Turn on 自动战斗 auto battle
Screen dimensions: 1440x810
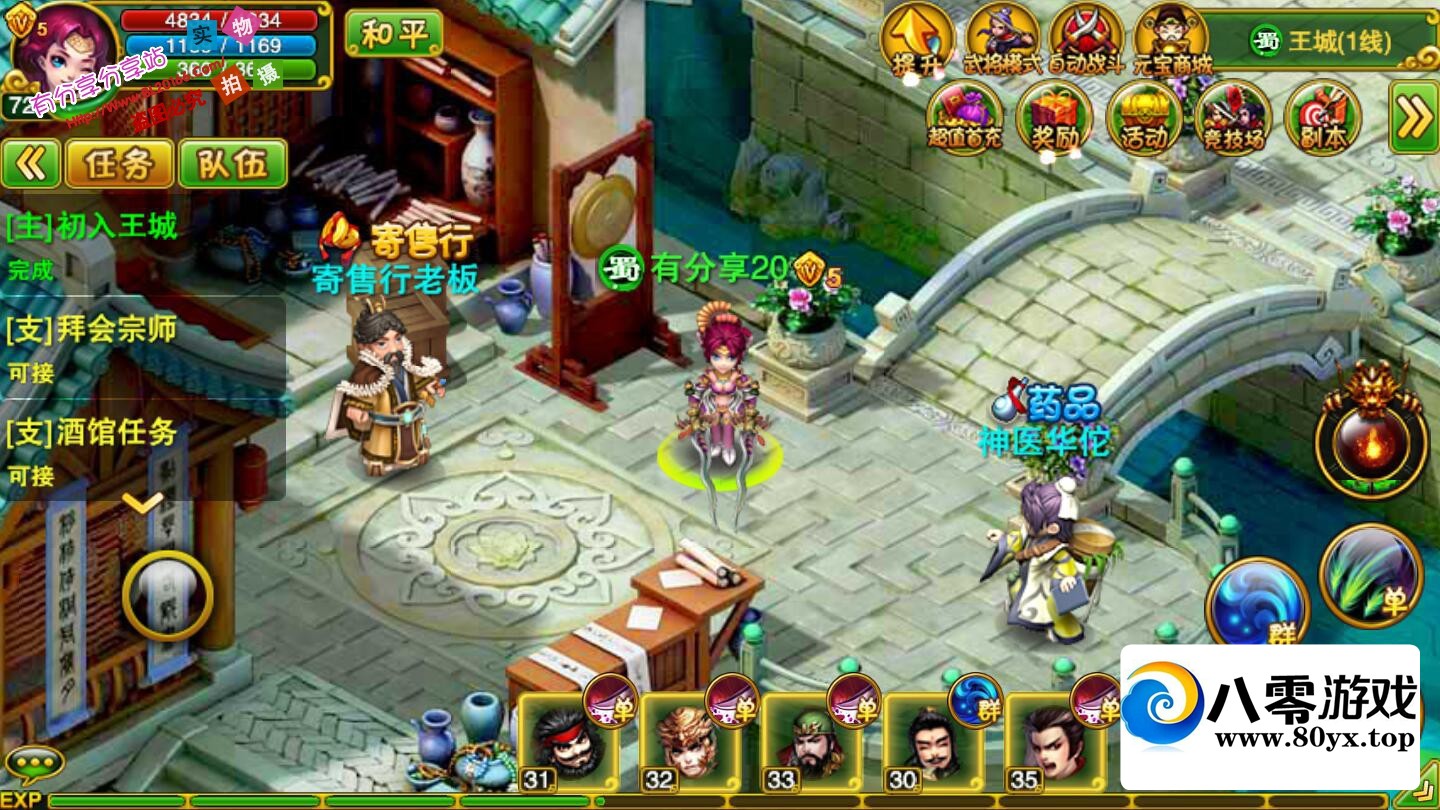(1086, 40)
